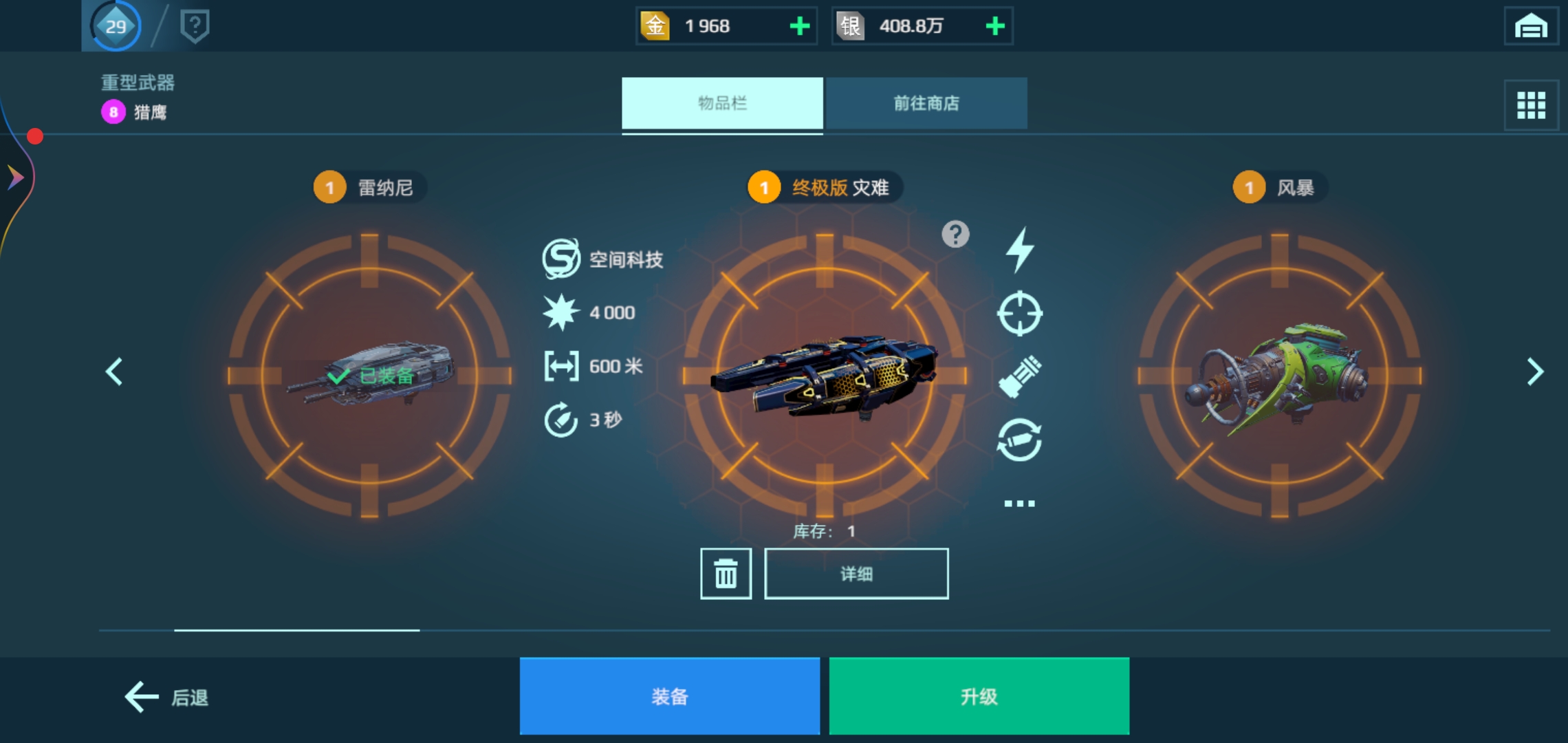Open the 空间科技 faction info icon

click(560, 259)
